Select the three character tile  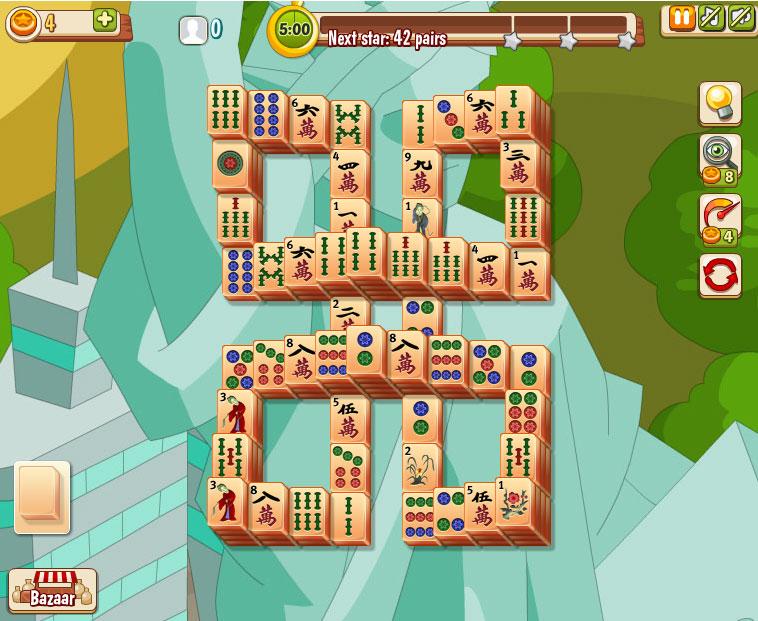(x=518, y=165)
